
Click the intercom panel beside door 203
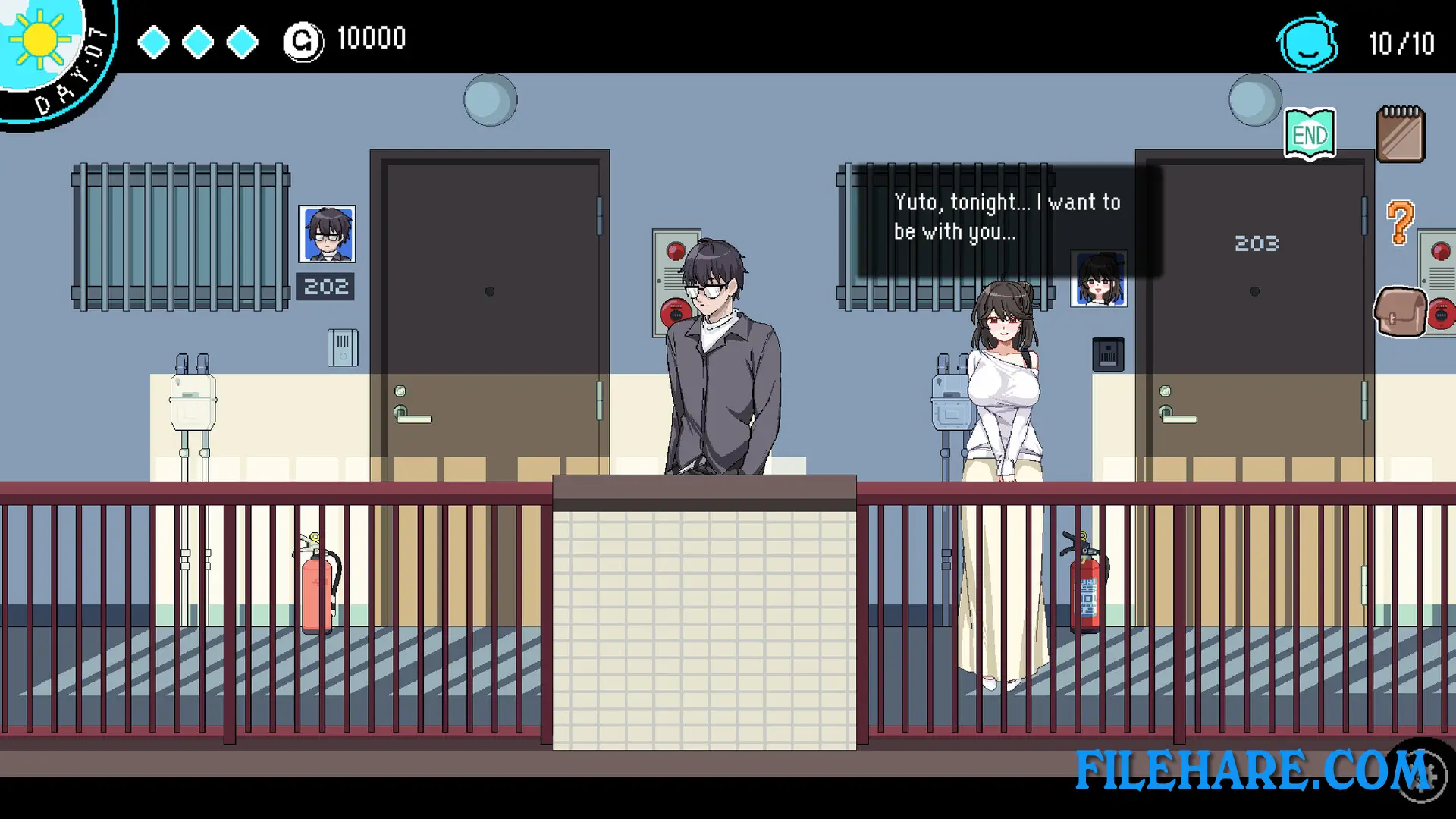(1107, 354)
